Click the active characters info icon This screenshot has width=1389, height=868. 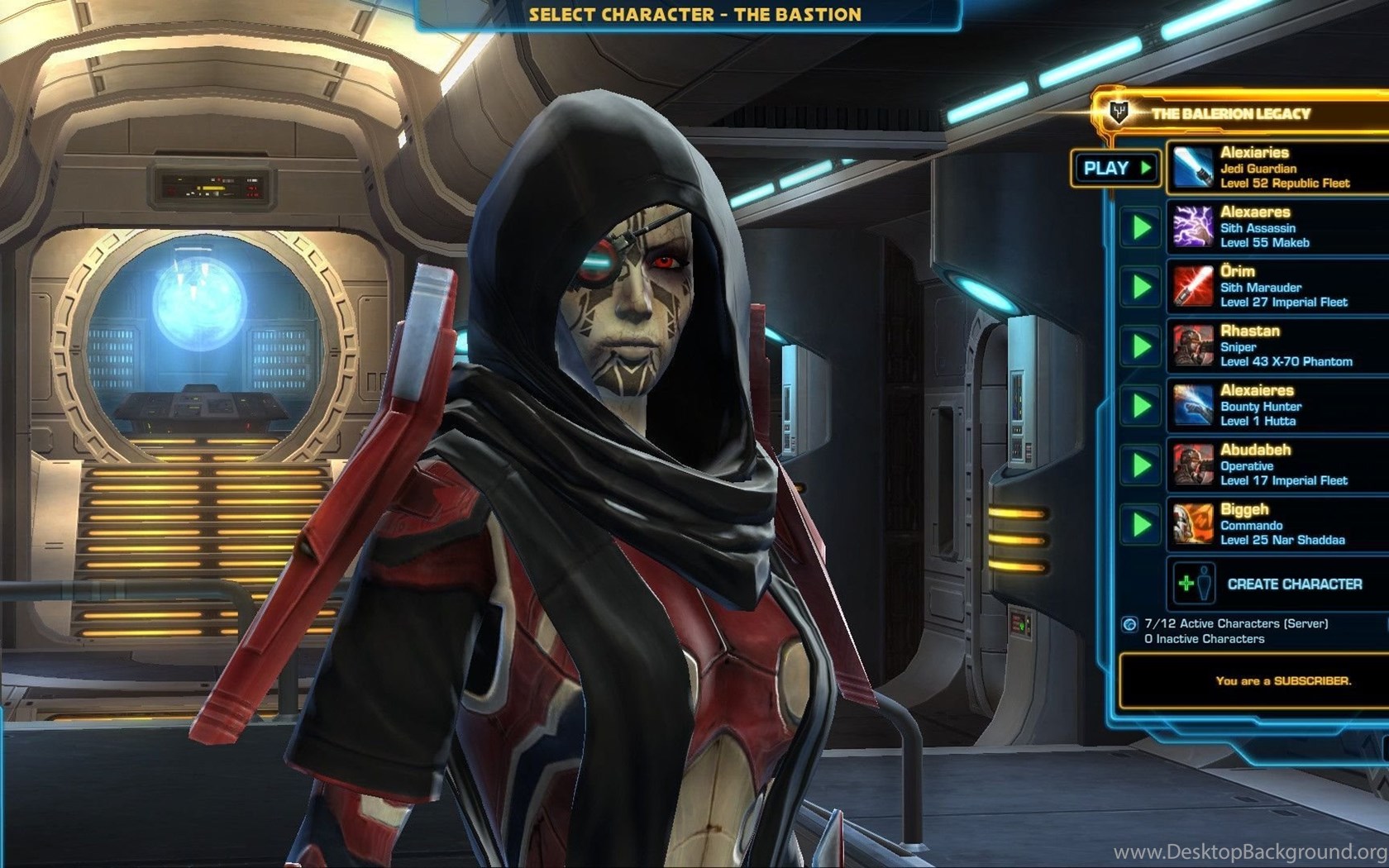1129,624
